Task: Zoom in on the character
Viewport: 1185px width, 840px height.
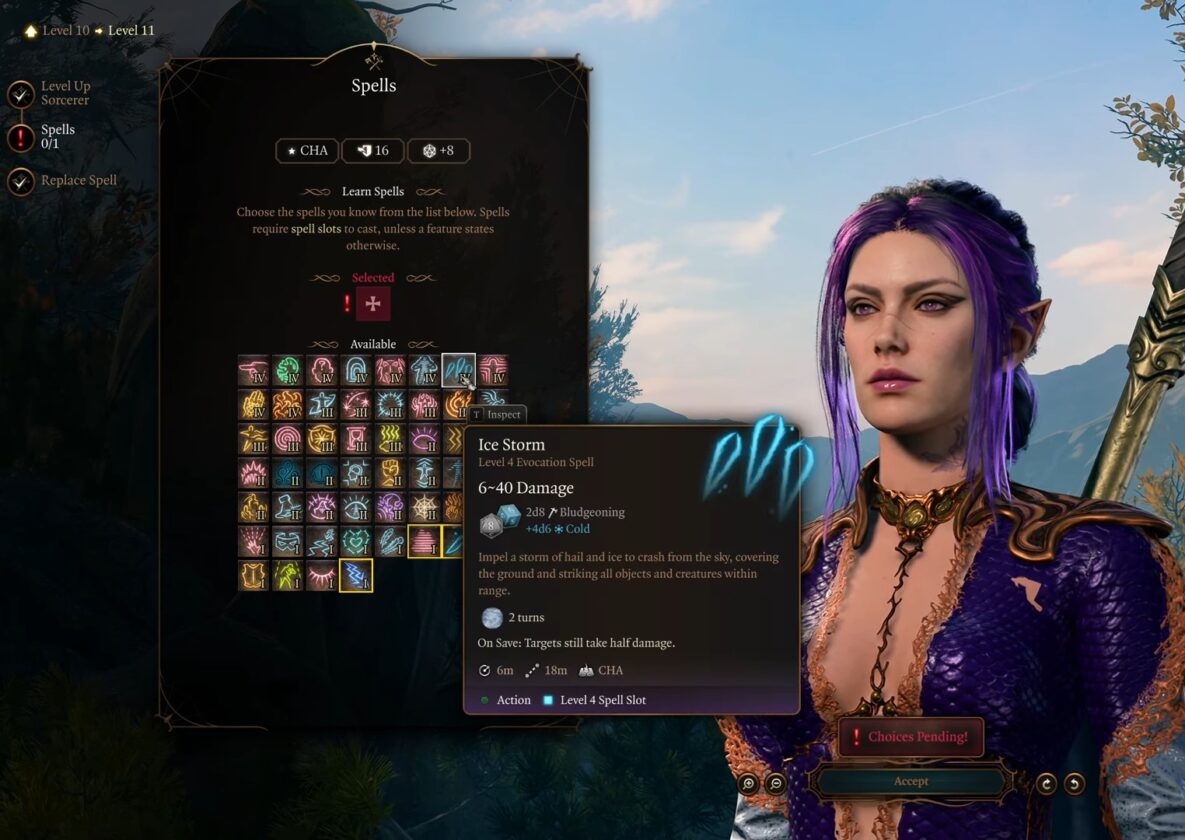Action: [x=748, y=783]
